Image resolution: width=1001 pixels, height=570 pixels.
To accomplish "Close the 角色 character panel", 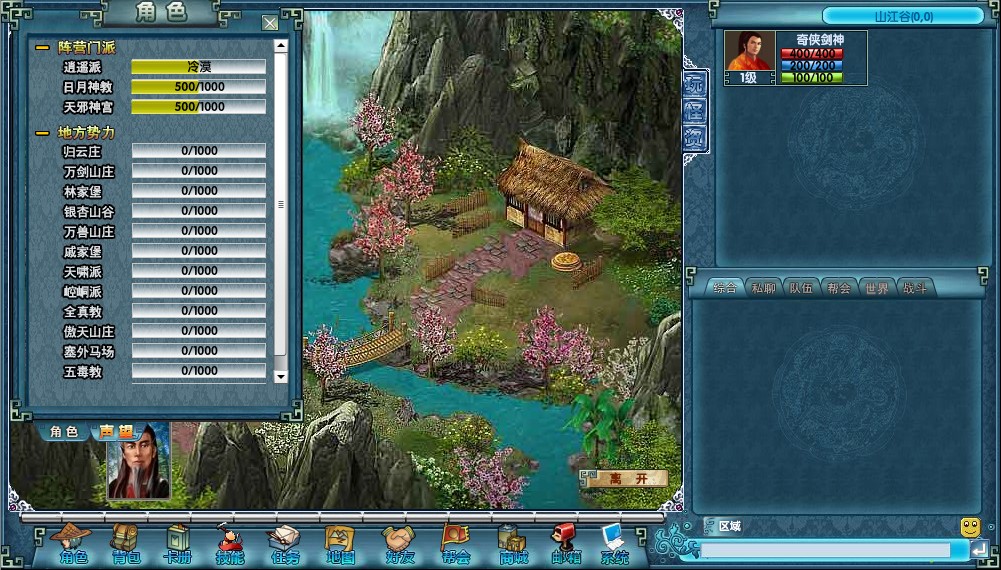I will click(x=270, y=23).
